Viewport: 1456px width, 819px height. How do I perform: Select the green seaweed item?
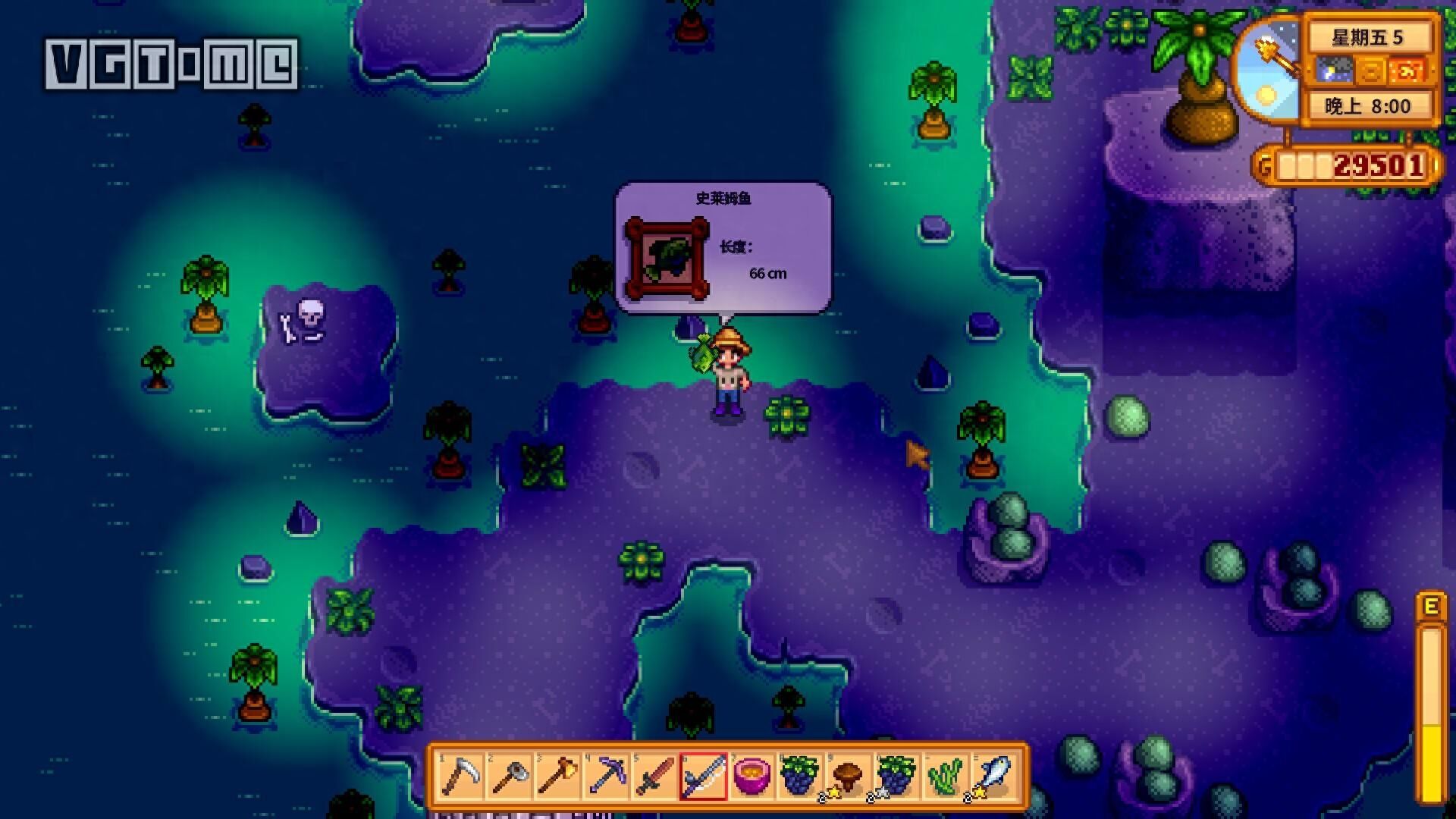click(x=945, y=777)
